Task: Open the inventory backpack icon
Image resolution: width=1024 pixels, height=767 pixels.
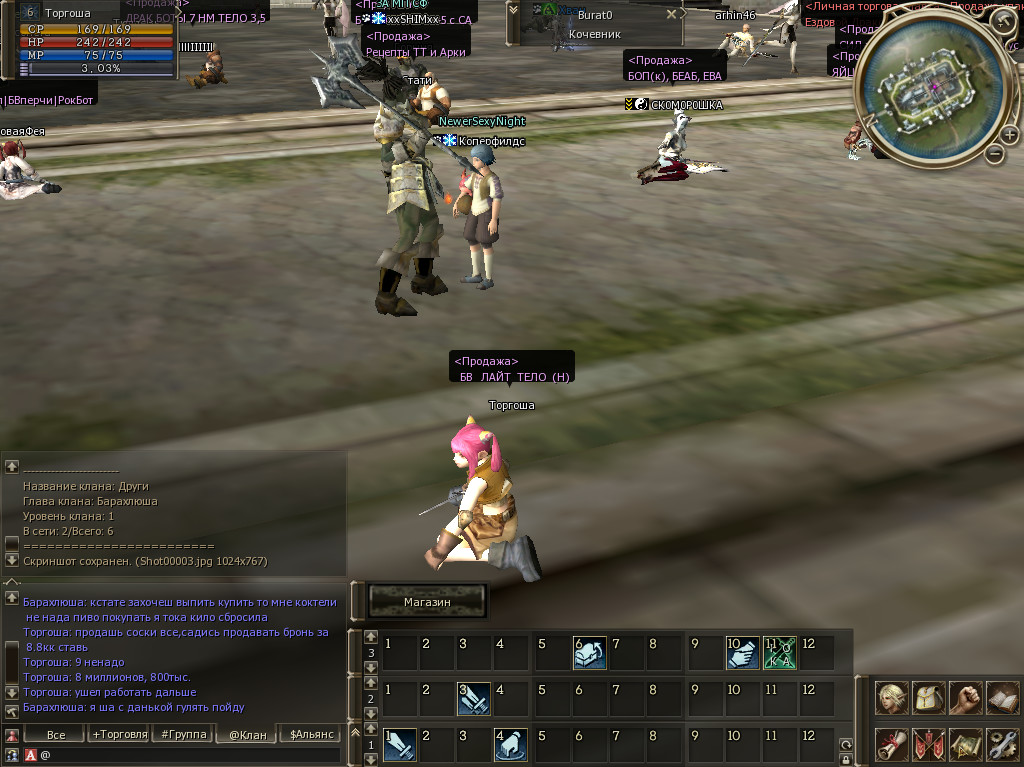Action: pyautogui.click(x=929, y=697)
